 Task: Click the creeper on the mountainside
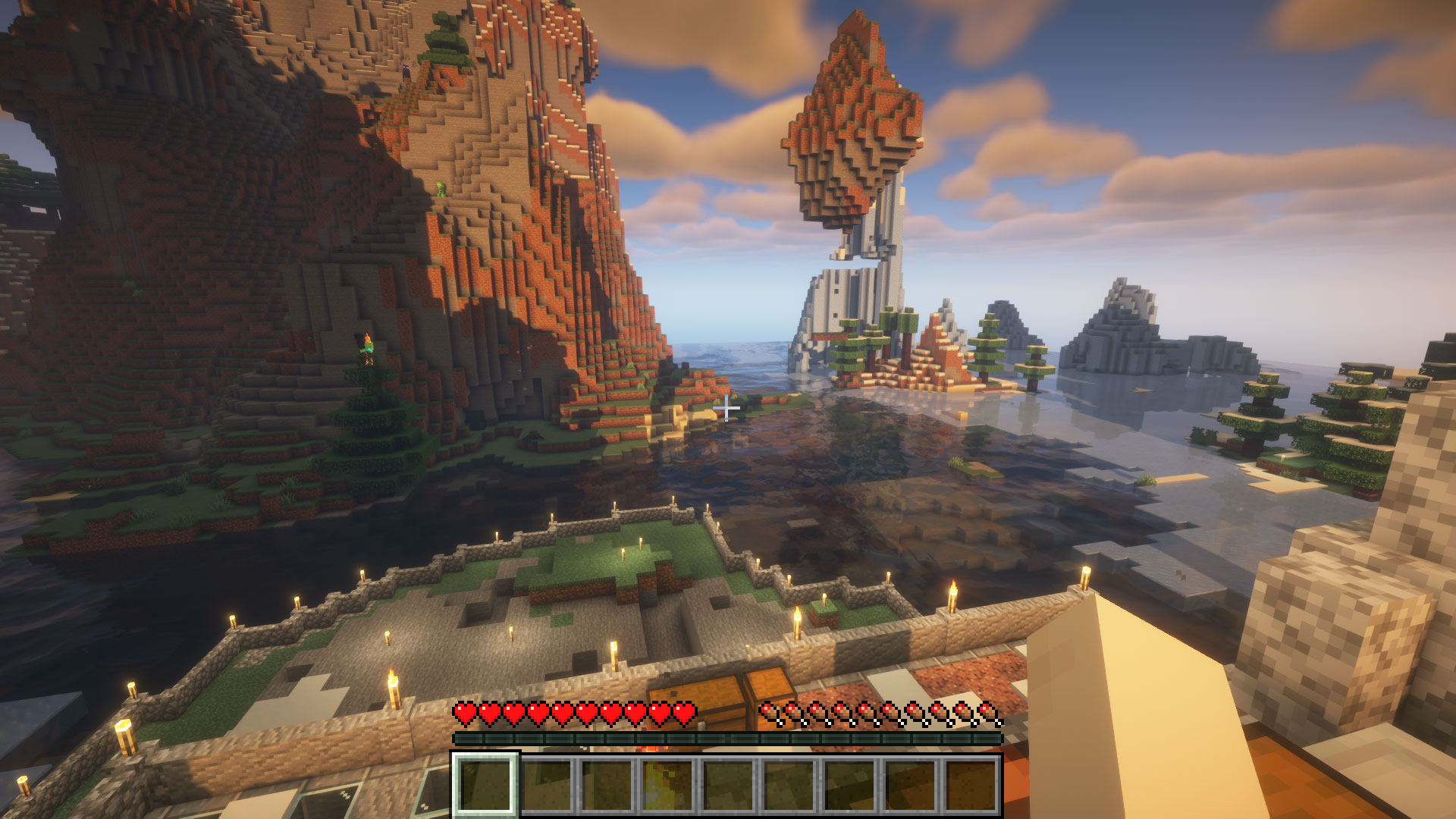pyautogui.click(x=442, y=190)
